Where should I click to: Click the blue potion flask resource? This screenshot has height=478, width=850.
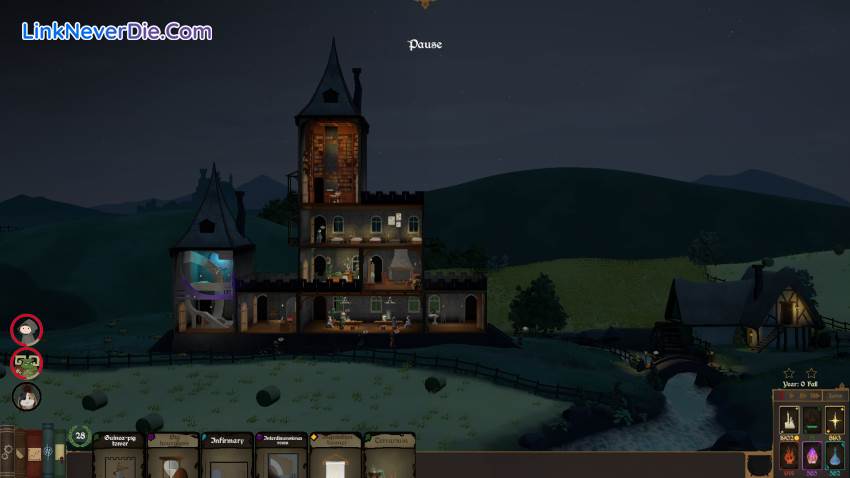(x=836, y=455)
